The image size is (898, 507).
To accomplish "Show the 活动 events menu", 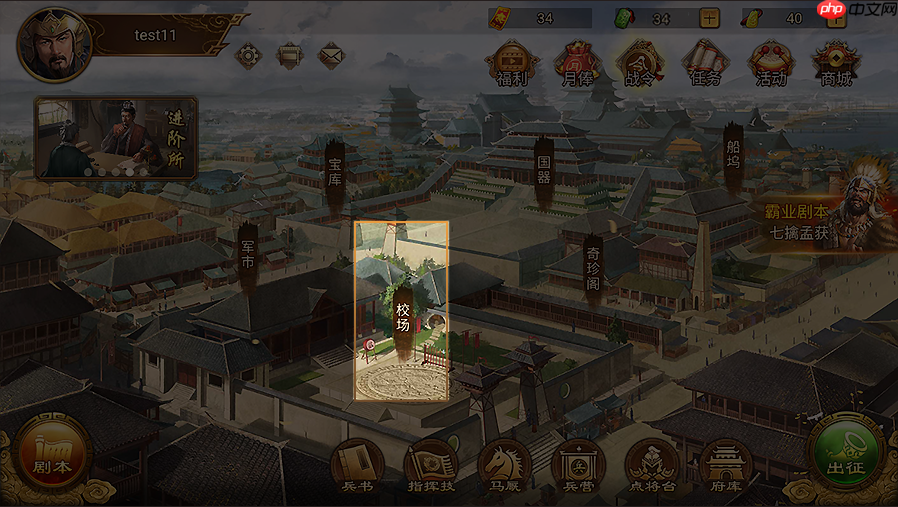I will click(770, 63).
